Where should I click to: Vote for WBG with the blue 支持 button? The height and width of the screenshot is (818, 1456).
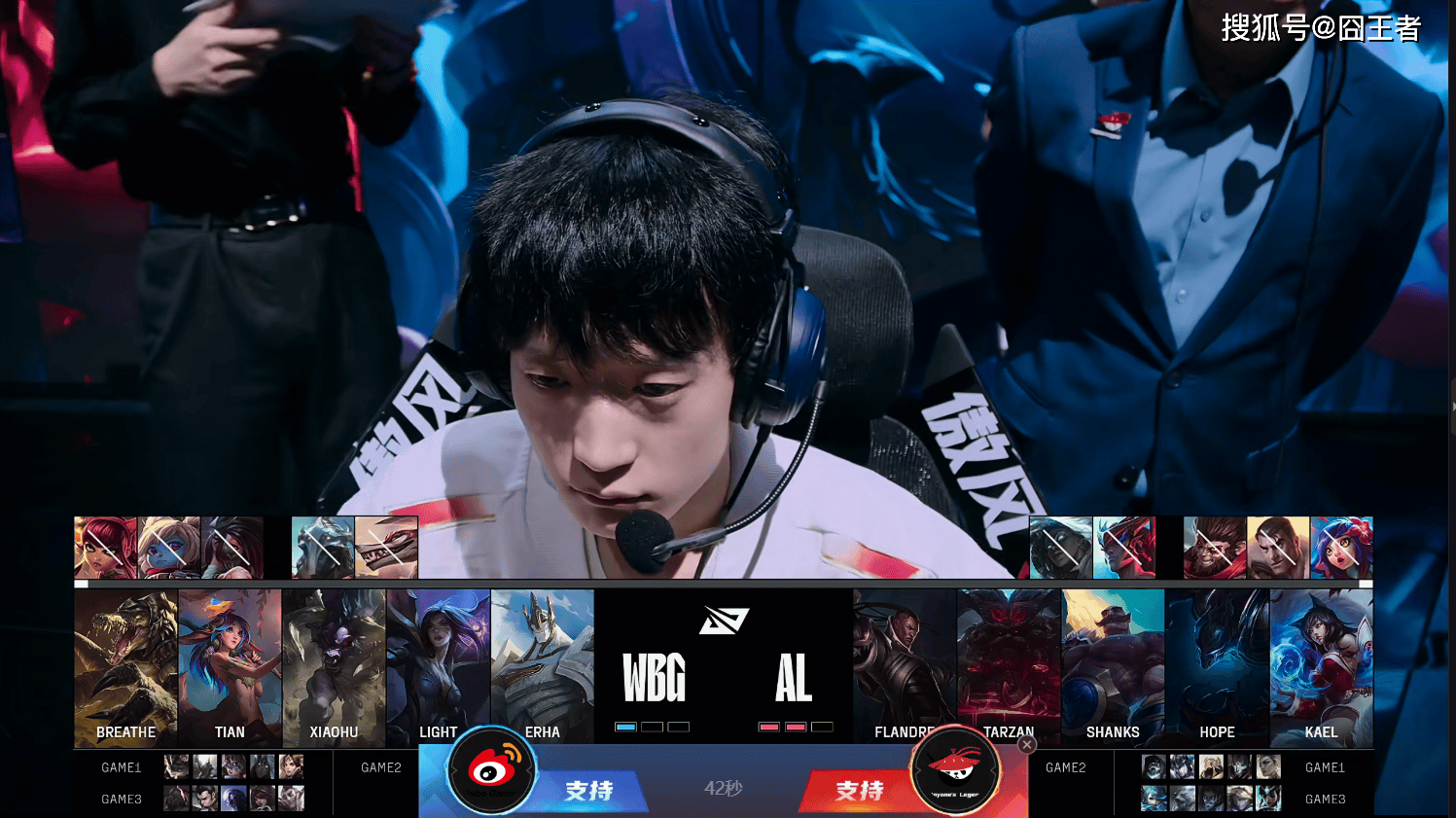point(589,790)
